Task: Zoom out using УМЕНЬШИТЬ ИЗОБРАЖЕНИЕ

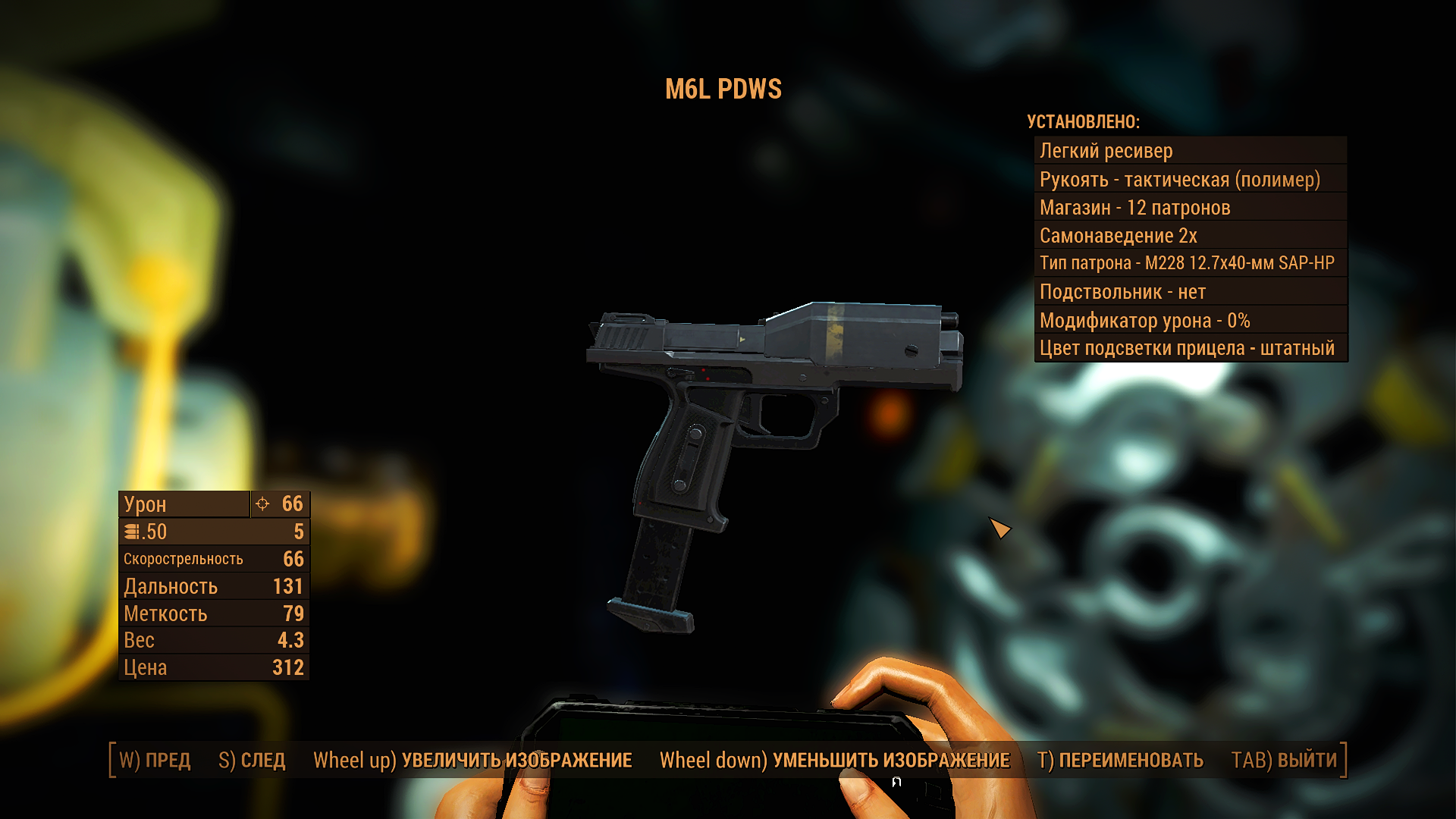Action: coord(834,761)
